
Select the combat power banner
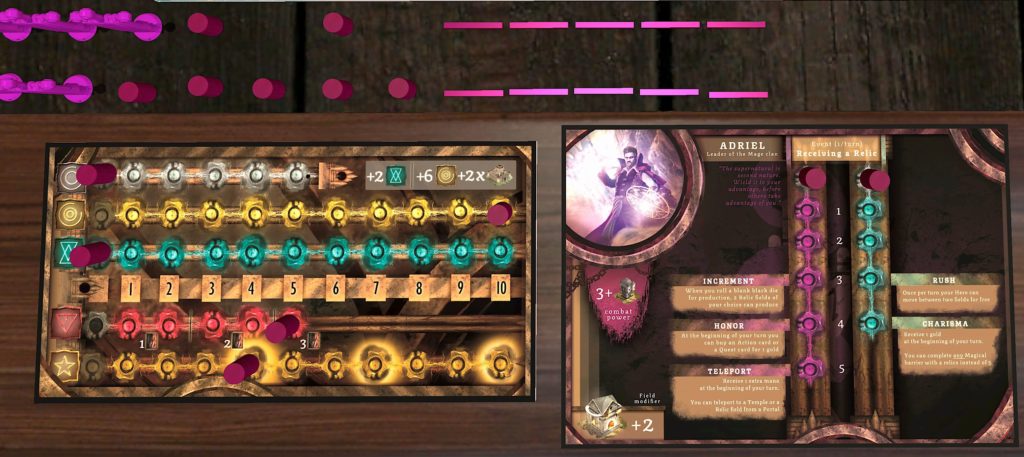(614, 303)
